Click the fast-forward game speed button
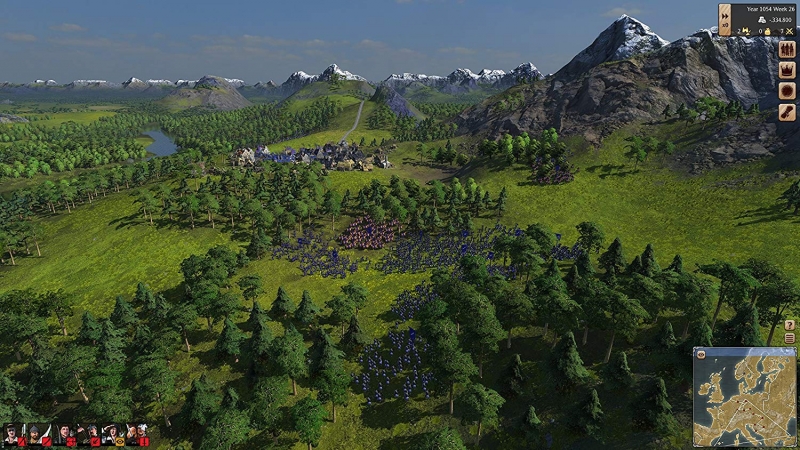The height and width of the screenshot is (450, 800). pyautogui.click(x=725, y=12)
